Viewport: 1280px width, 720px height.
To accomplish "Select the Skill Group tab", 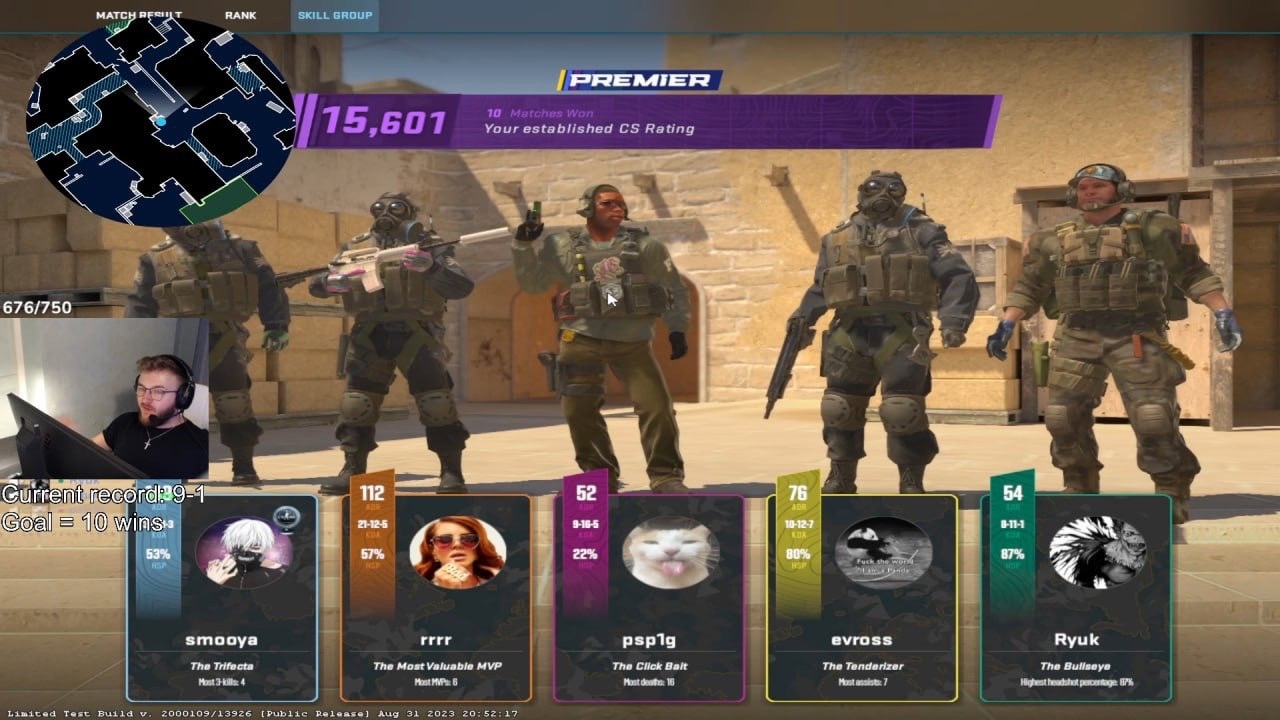I will 335,15.
